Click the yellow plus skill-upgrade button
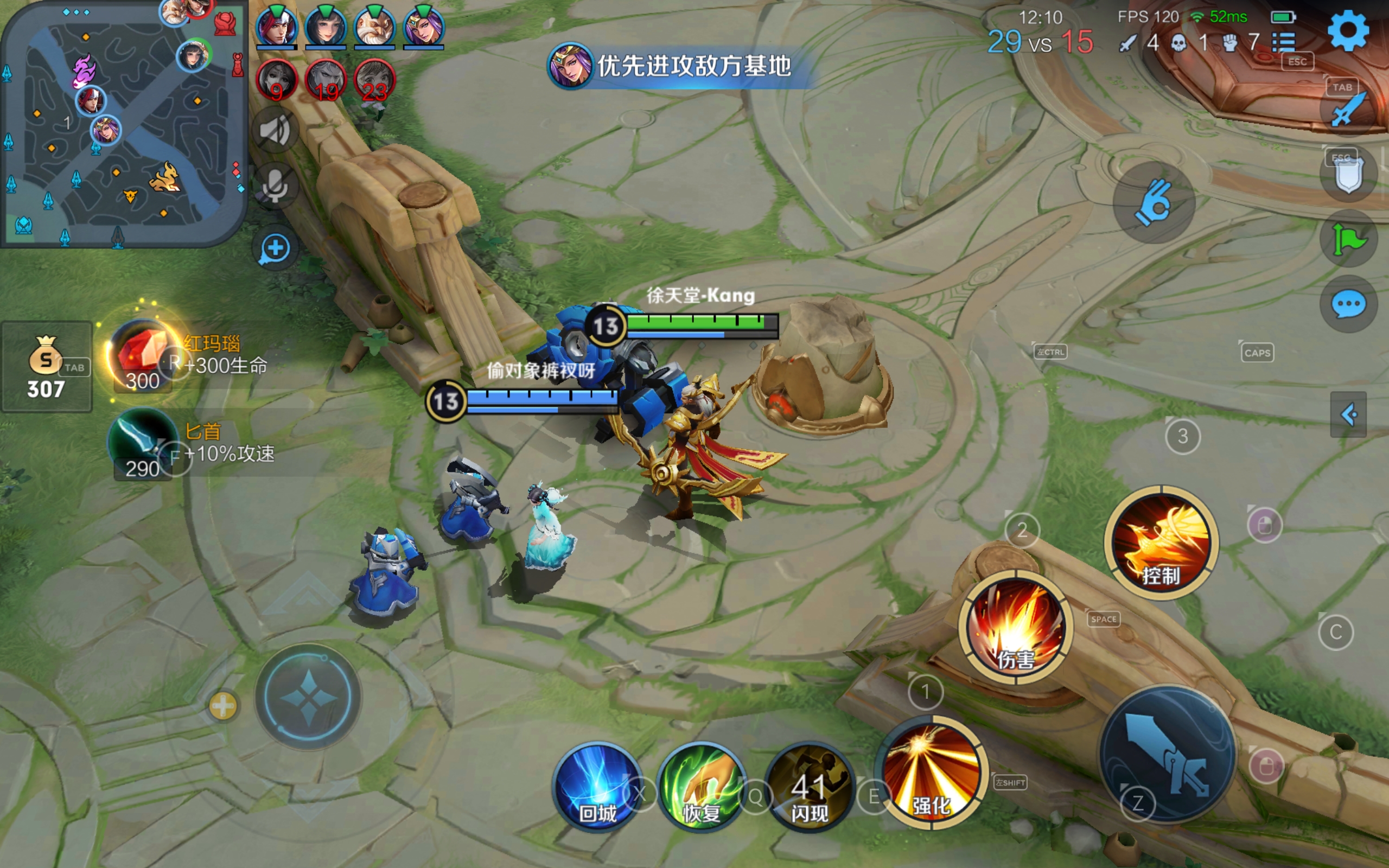 pyautogui.click(x=222, y=706)
